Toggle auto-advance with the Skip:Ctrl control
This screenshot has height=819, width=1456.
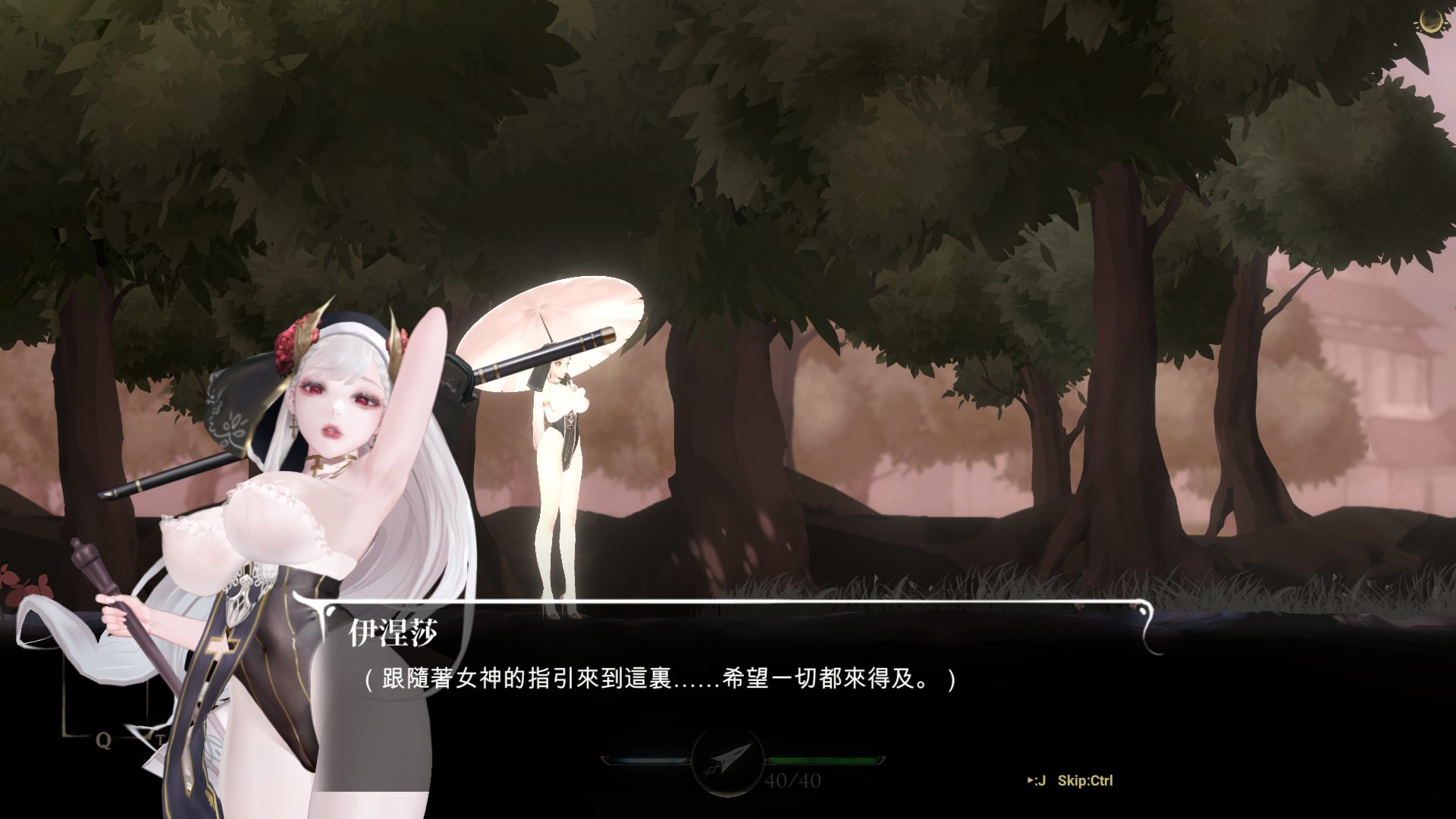(x=1087, y=779)
